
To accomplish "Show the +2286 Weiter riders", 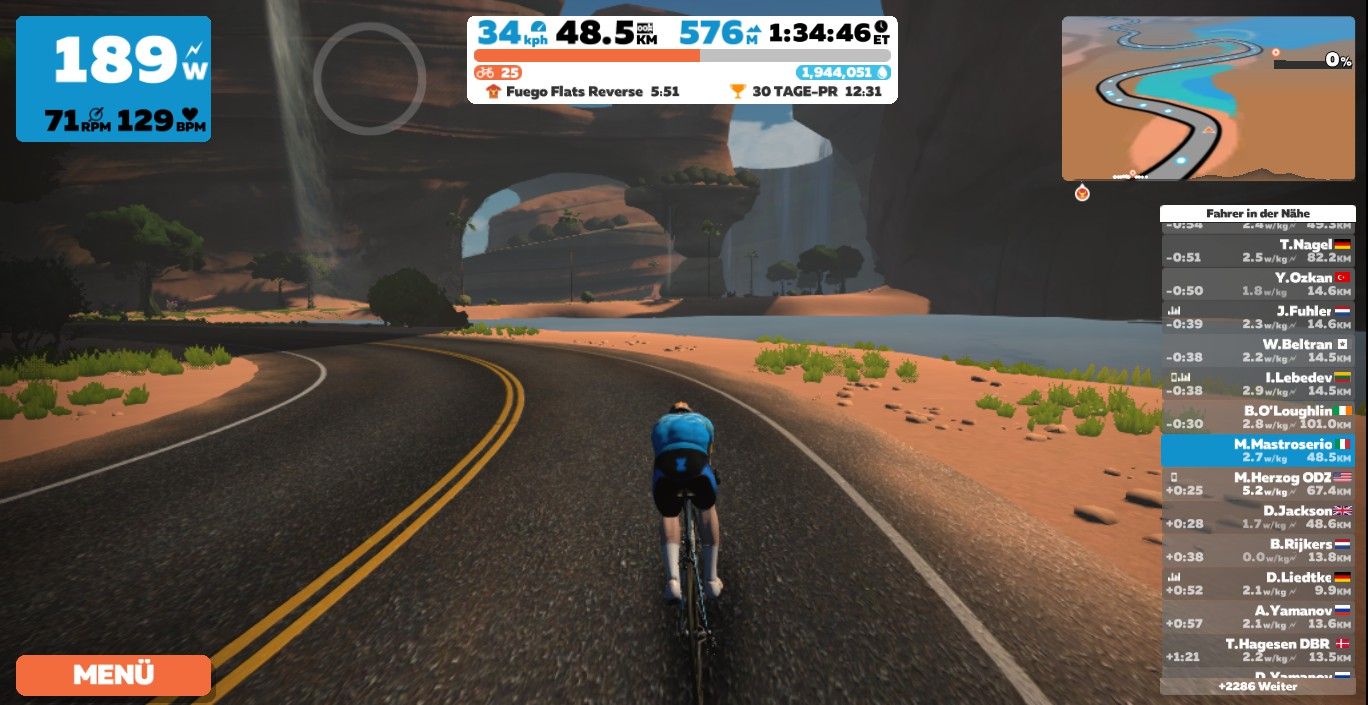I will pyautogui.click(x=1257, y=687).
